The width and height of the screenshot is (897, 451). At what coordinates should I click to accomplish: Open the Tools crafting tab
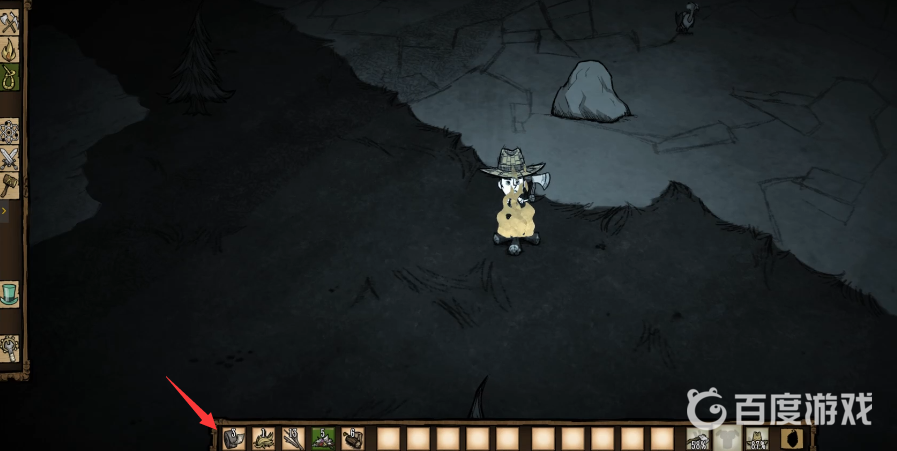[10, 23]
